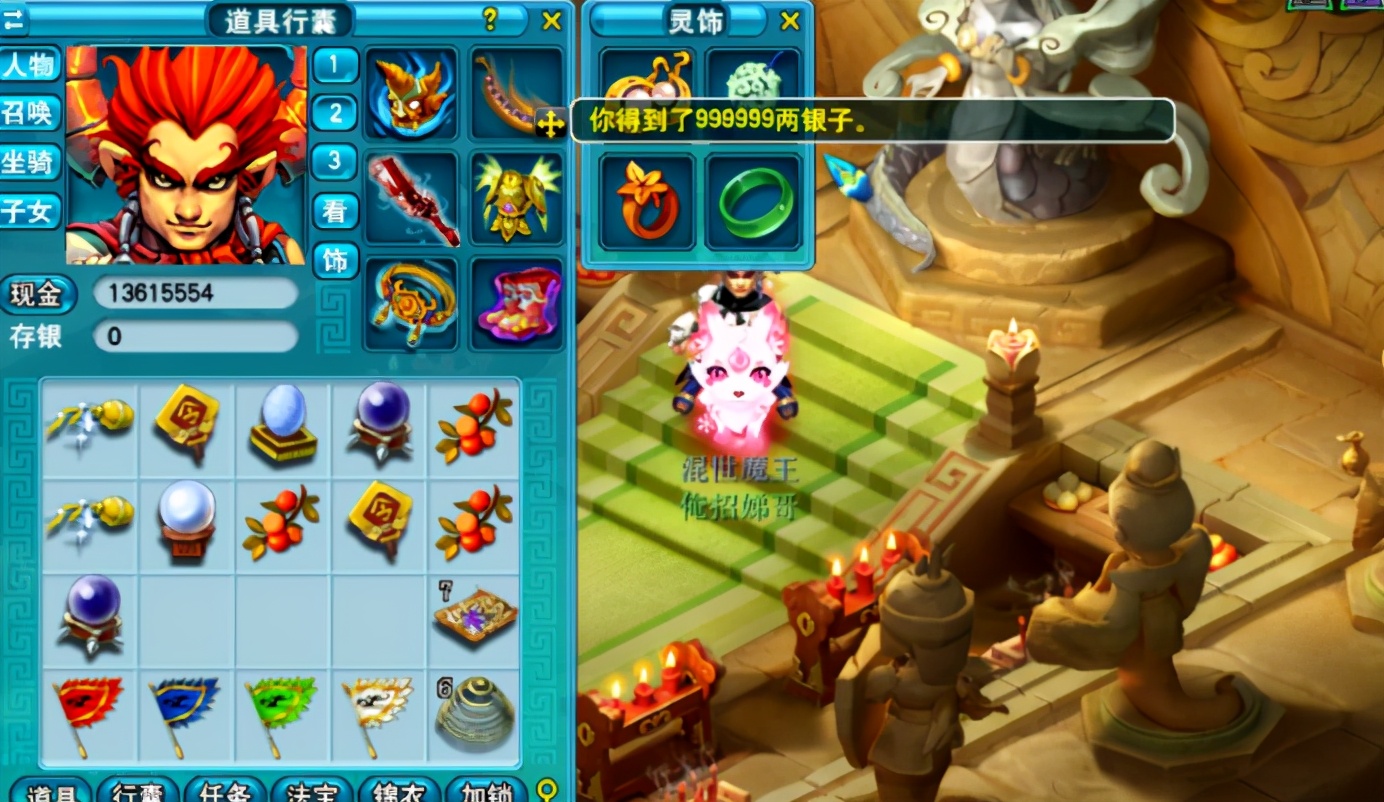
Task: Switch to the 任务 quest items tab
Action: click(x=225, y=791)
